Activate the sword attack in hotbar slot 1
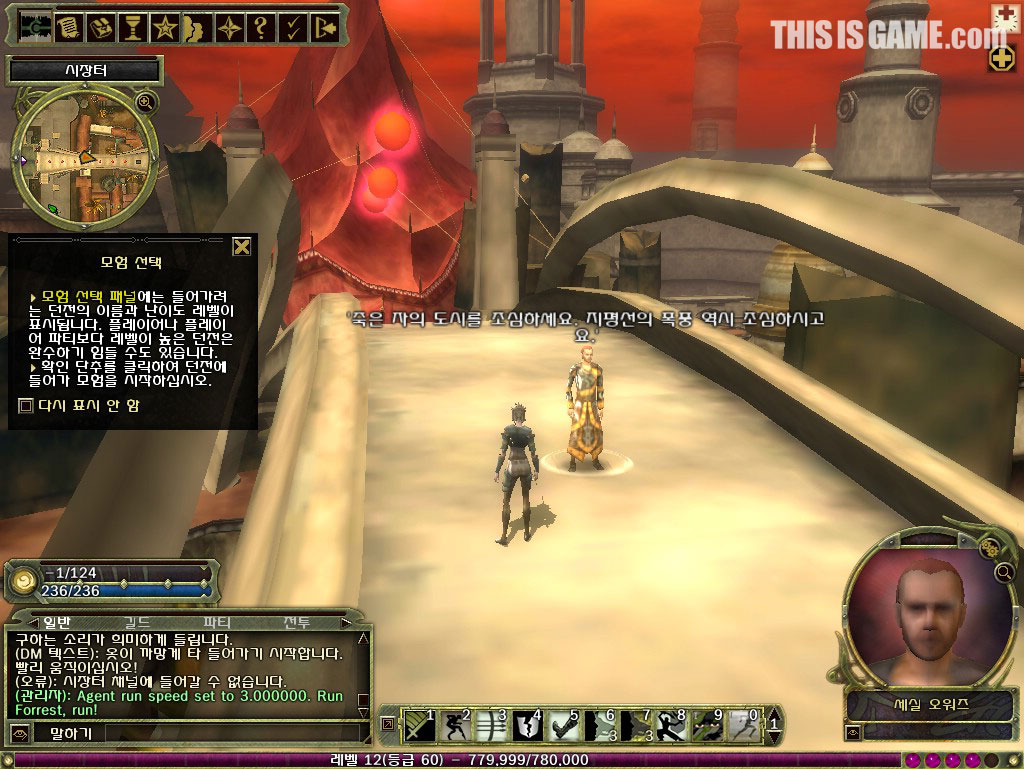Screen dimensions: 1024x769 pos(420,725)
